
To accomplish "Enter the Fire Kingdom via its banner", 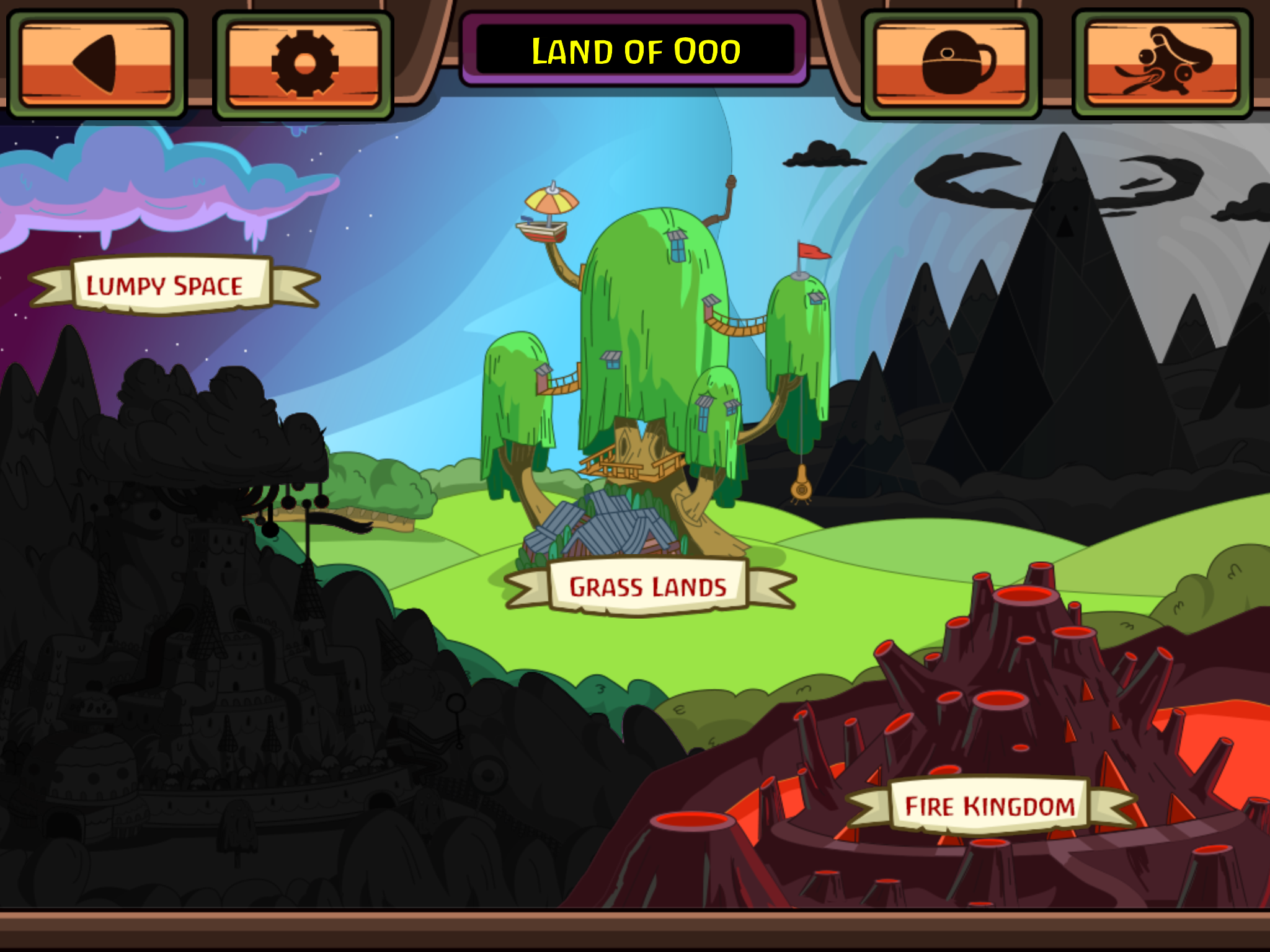I will (988, 805).
